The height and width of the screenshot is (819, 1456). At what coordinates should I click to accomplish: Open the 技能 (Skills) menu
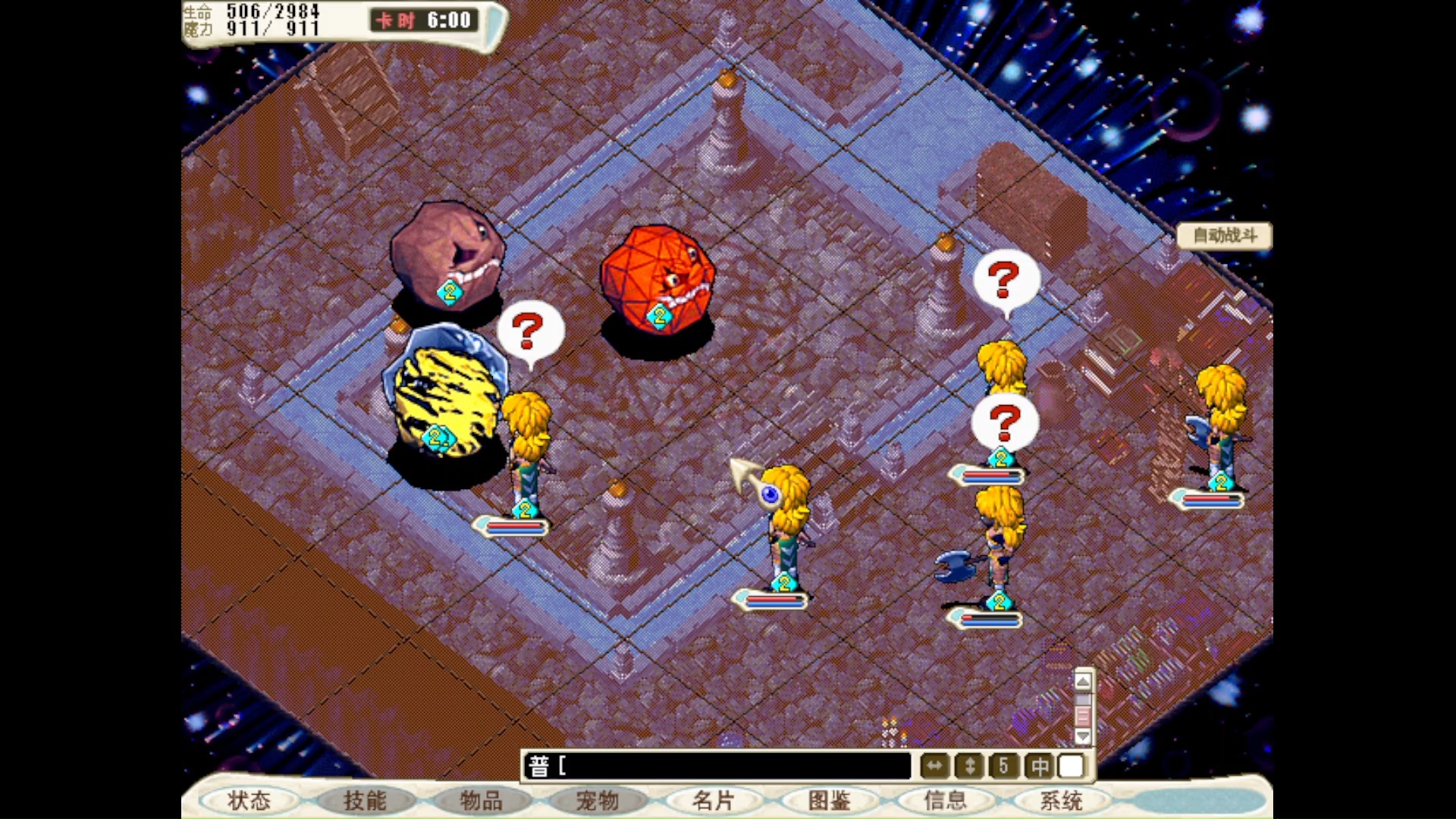point(365,801)
